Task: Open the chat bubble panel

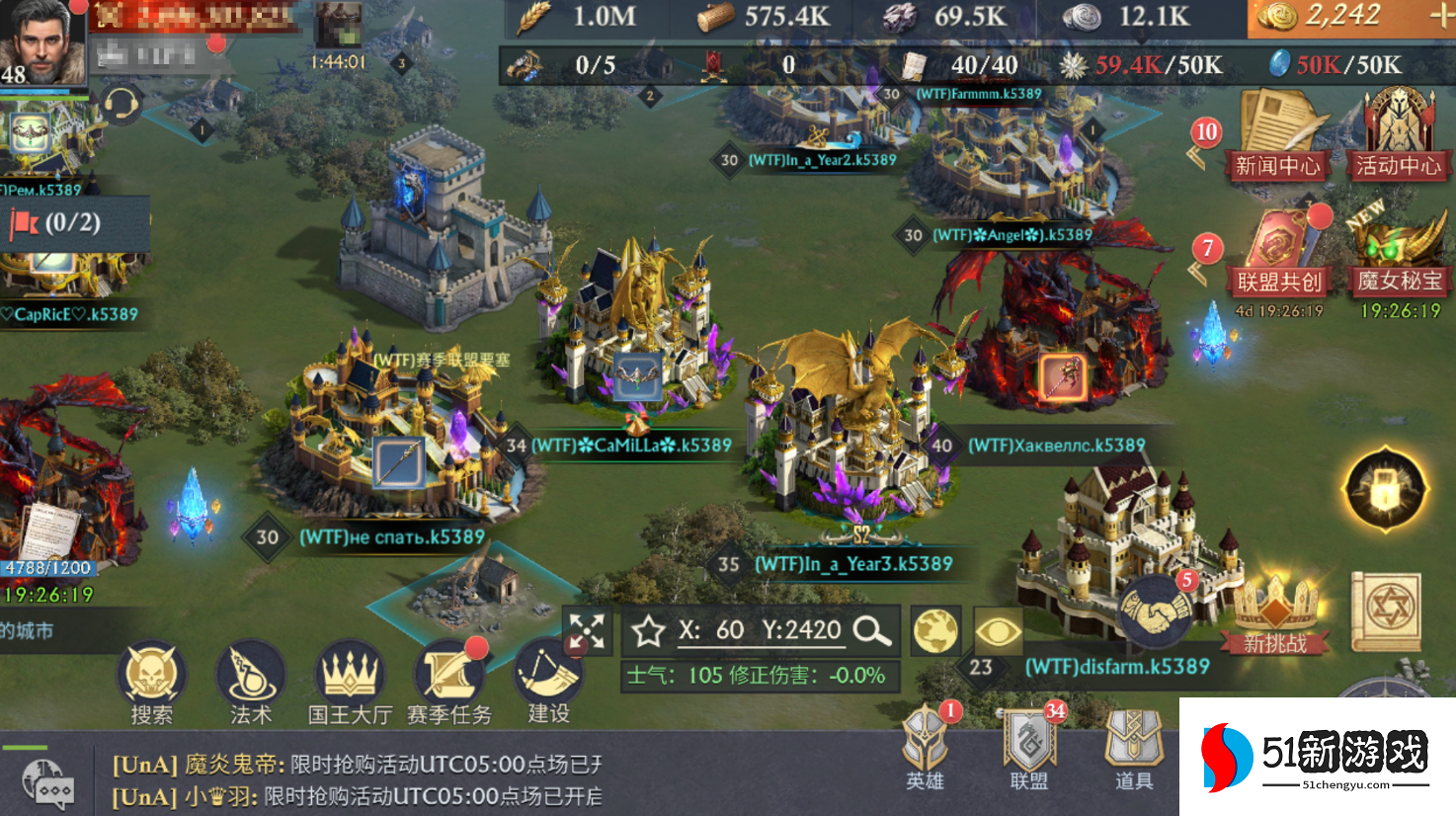Action: (x=47, y=785)
